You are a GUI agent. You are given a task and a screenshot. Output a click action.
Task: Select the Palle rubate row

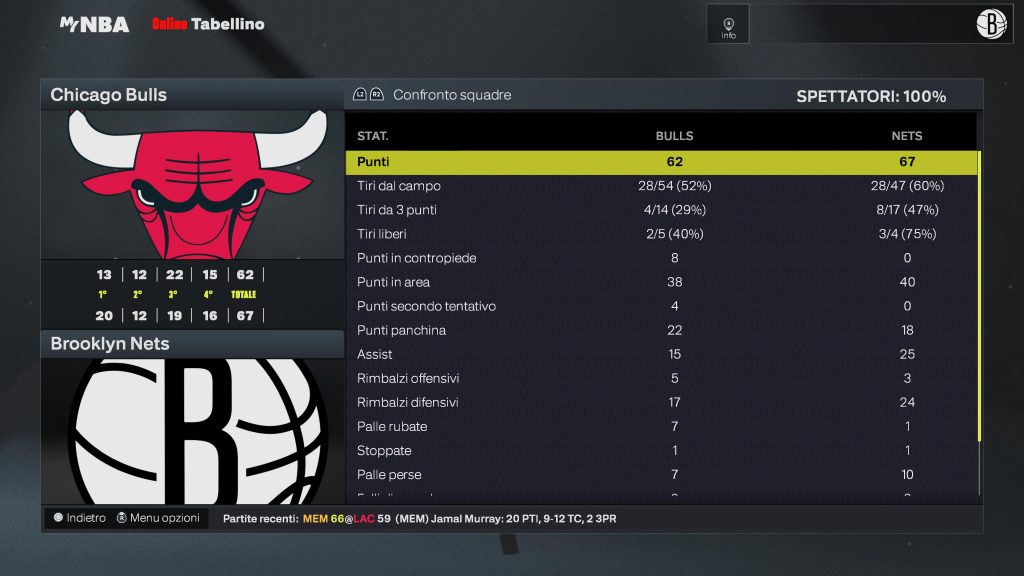click(x=661, y=426)
